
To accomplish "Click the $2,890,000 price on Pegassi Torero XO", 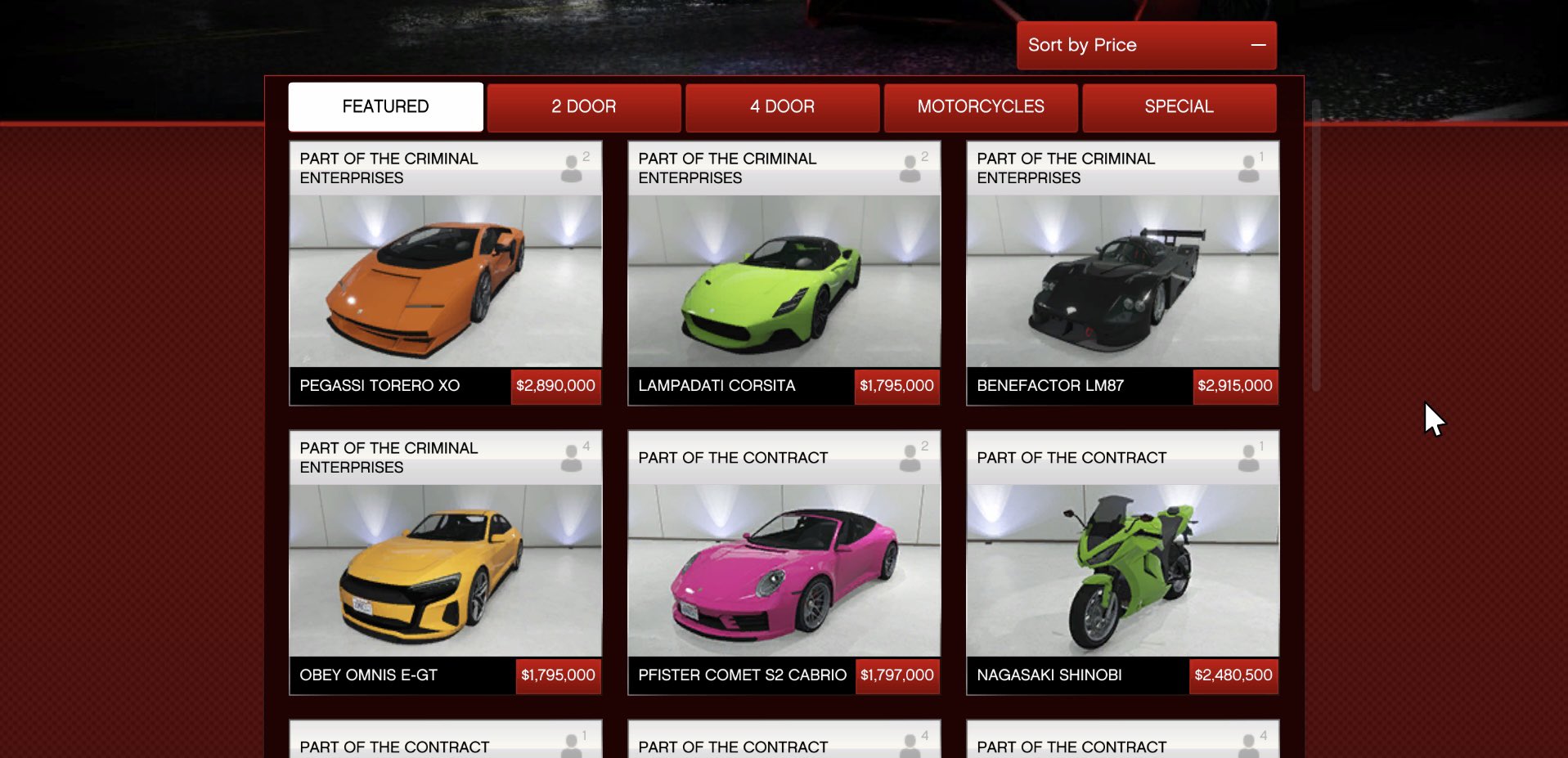I will (x=556, y=385).
